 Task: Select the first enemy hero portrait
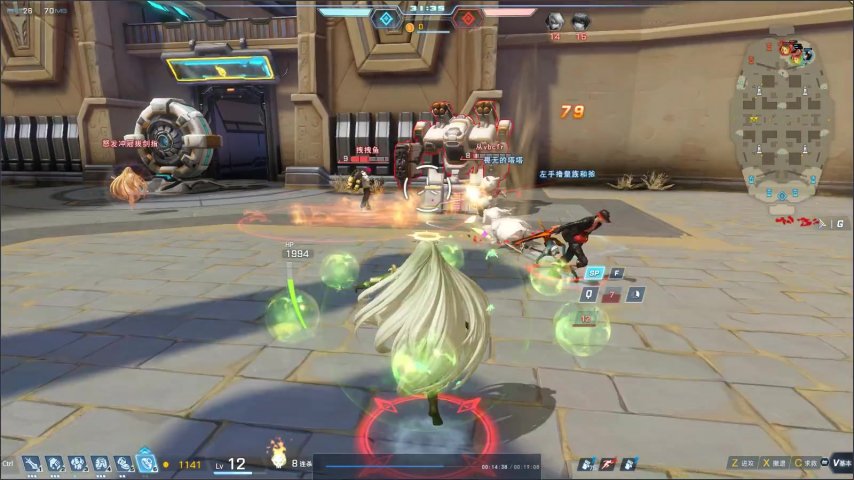coord(554,21)
